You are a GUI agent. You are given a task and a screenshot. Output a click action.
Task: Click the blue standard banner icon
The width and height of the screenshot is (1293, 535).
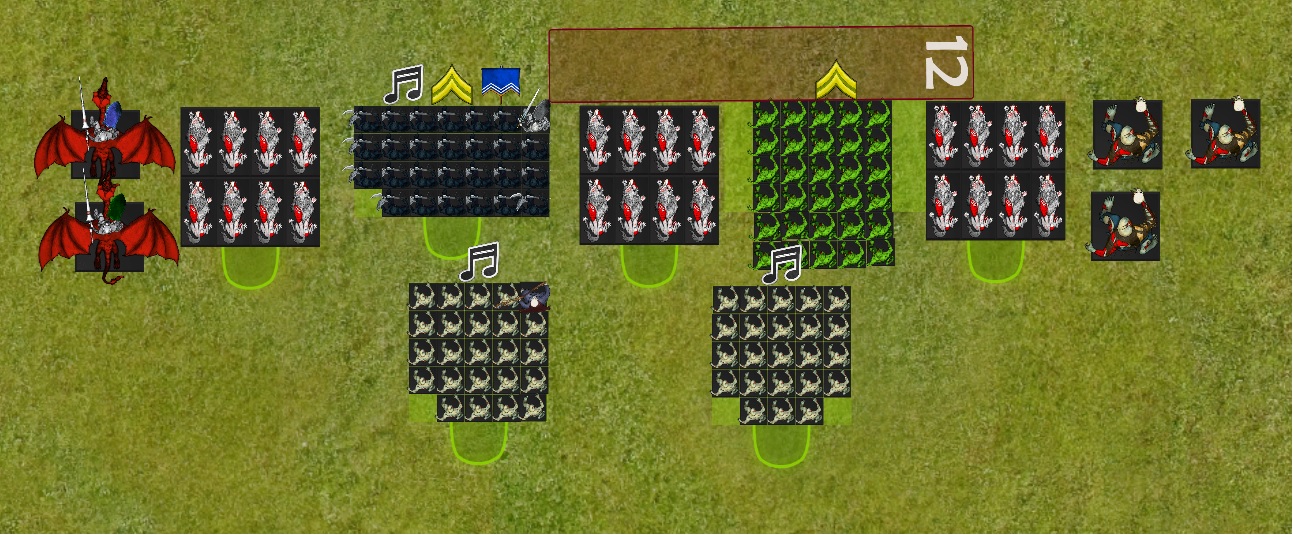[x=499, y=83]
